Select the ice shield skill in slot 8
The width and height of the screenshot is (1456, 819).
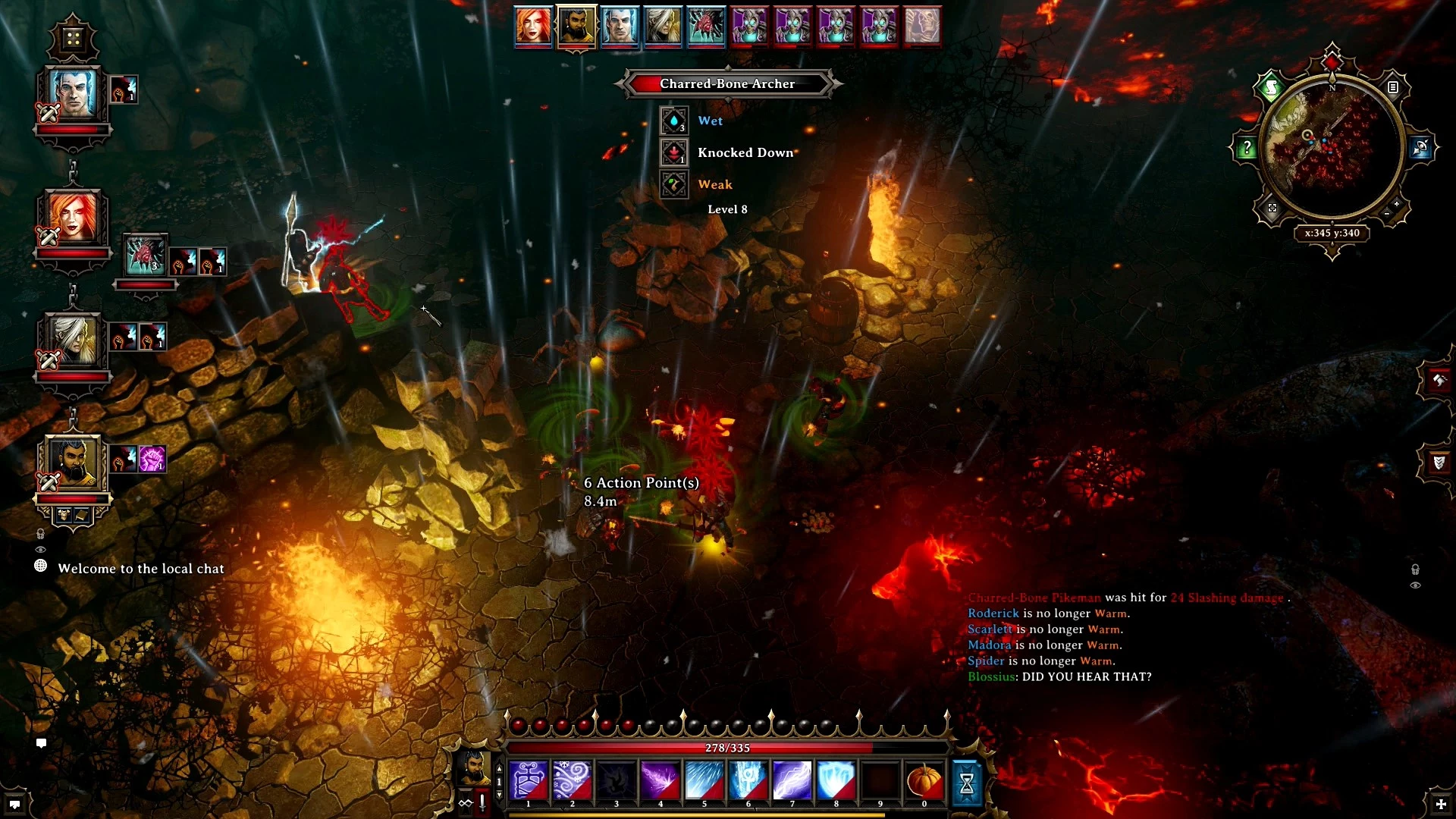[x=836, y=781]
